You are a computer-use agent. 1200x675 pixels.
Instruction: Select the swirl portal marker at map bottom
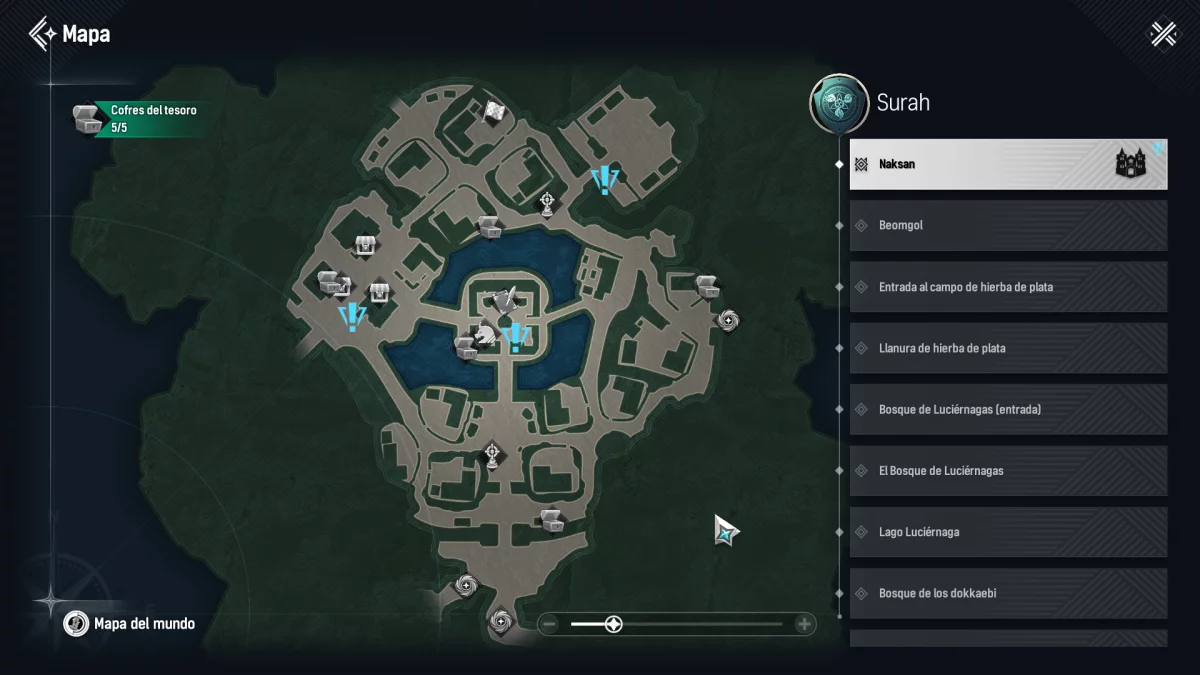coord(501,621)
